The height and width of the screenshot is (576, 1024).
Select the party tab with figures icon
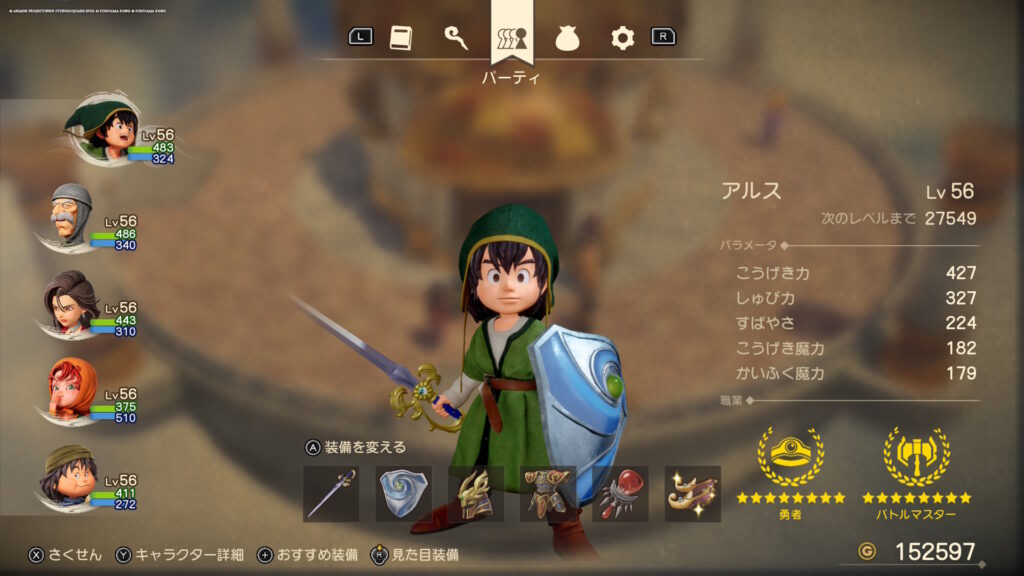click(512, 38)
